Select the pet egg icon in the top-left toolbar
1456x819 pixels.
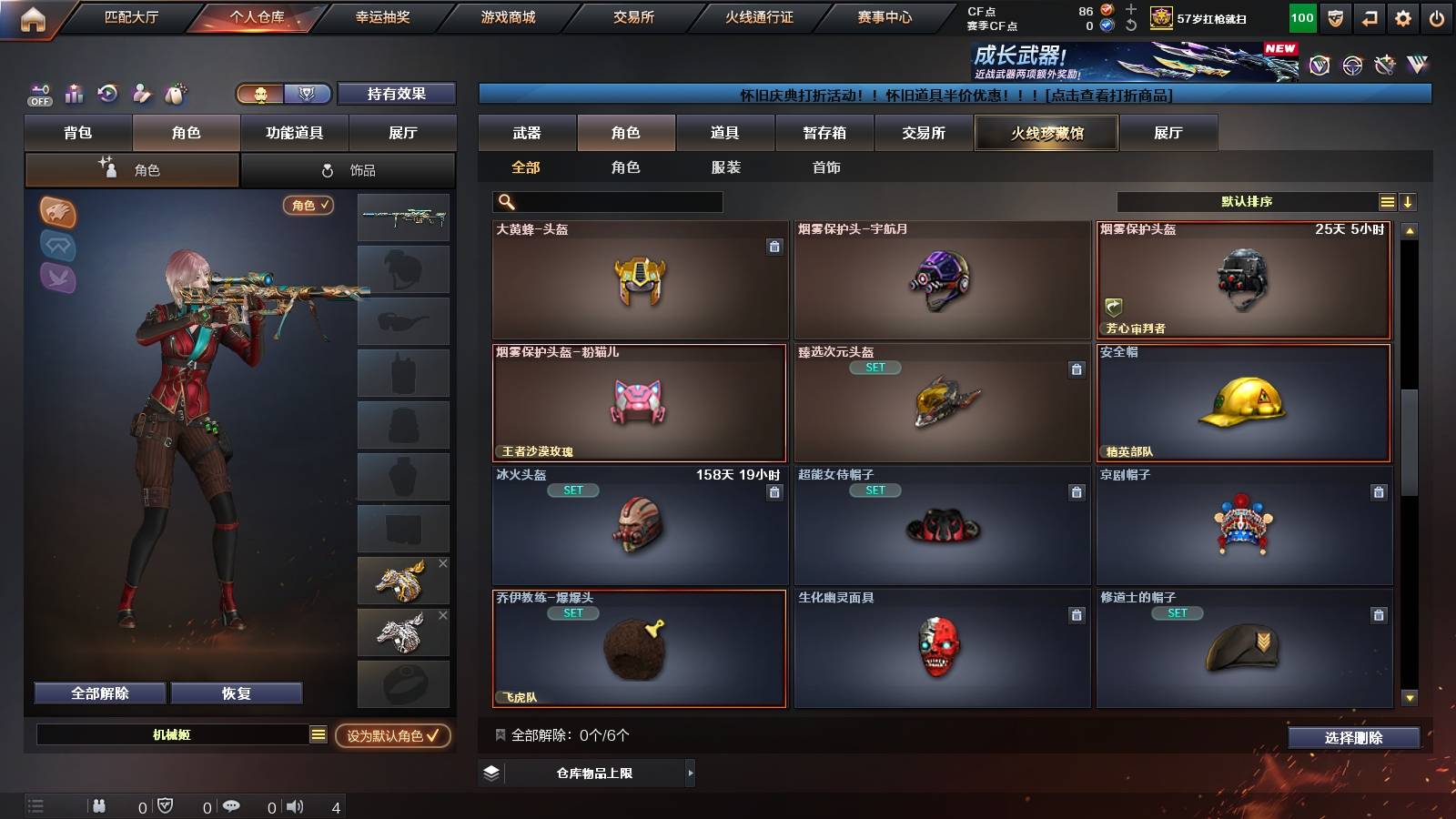point(172,94)
